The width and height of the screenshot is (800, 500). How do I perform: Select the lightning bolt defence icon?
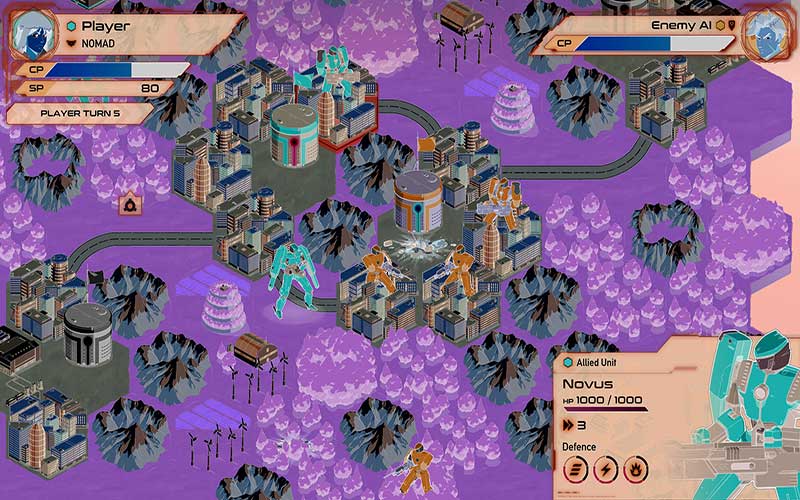[x=606, y=470]
